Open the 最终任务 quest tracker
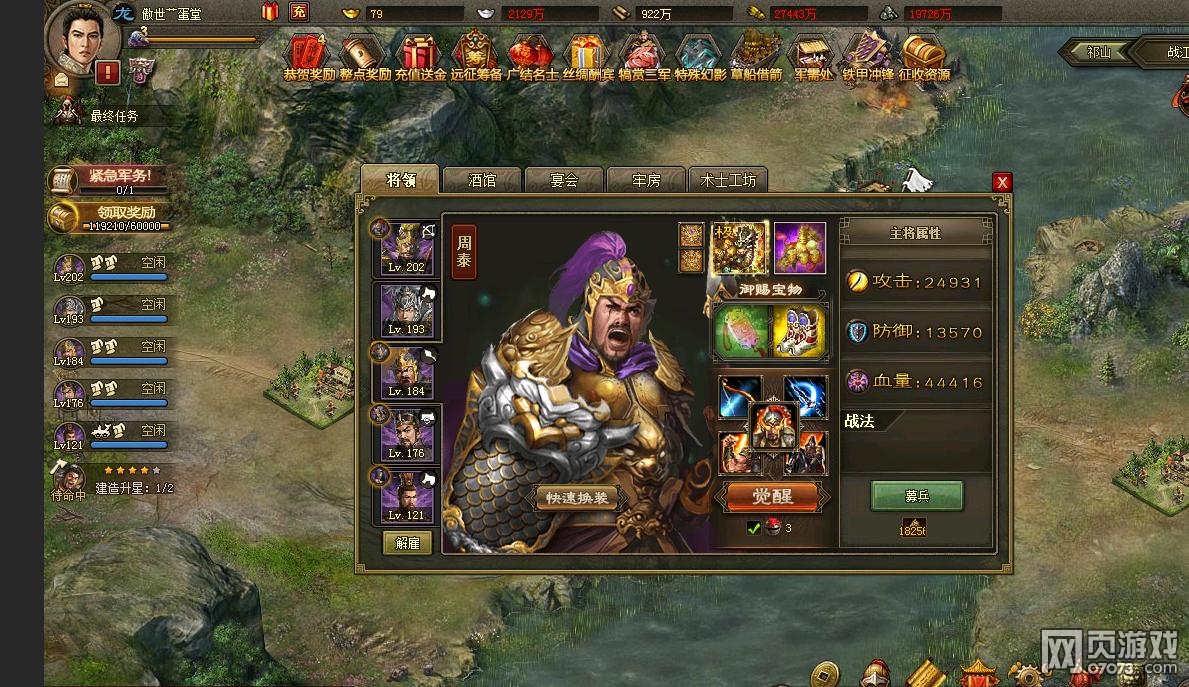This screenshot has height=687, width=1189. (x=114, y=116)
